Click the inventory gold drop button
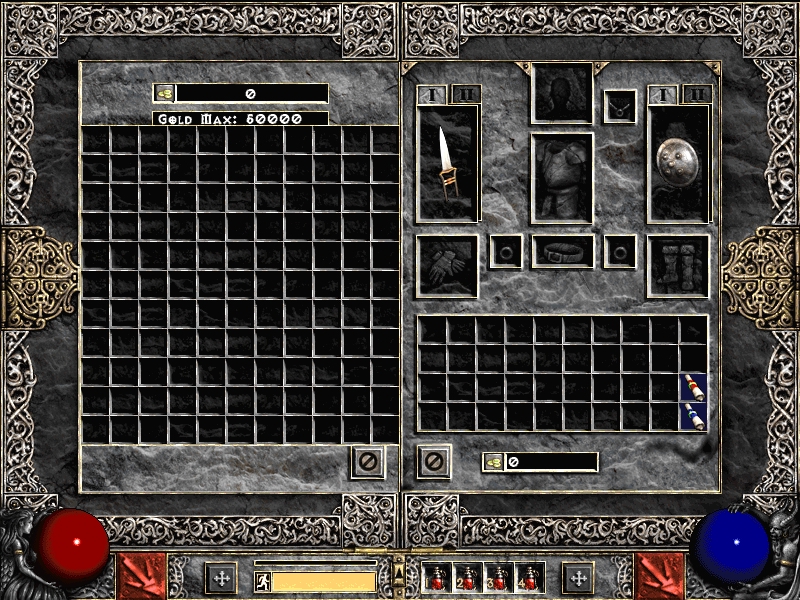The height and width of the screenshot is (600, 800). tap(494, 462)
